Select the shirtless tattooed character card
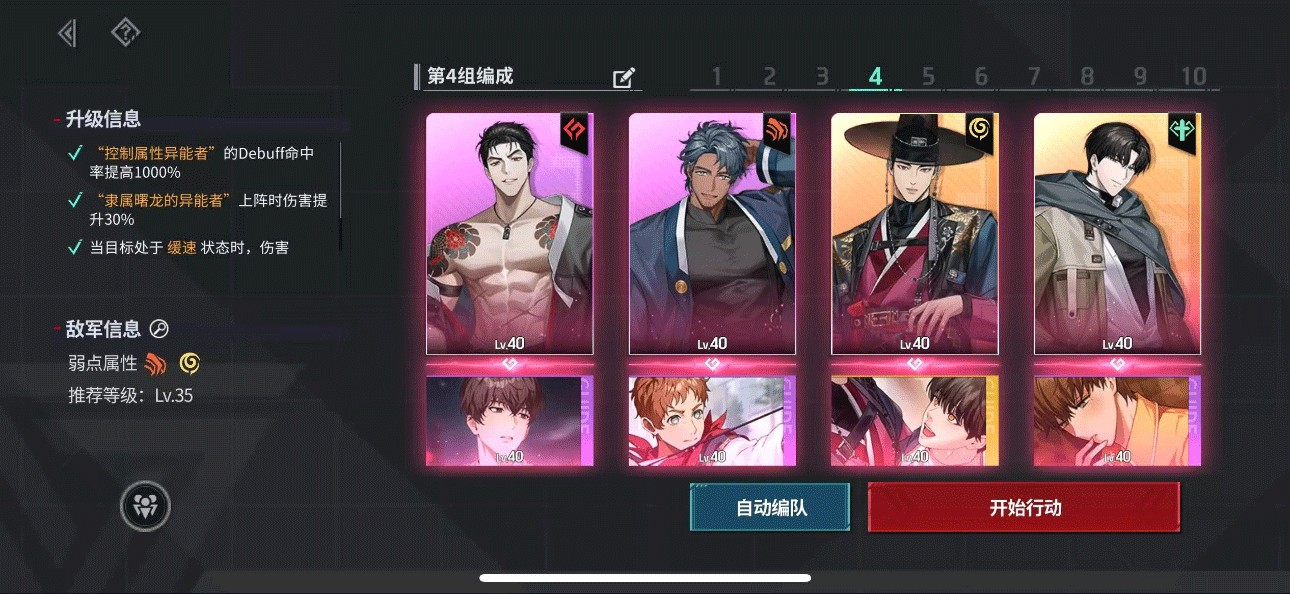The height and width of the screenshot is (594, 1290). [x=510, y=233]
